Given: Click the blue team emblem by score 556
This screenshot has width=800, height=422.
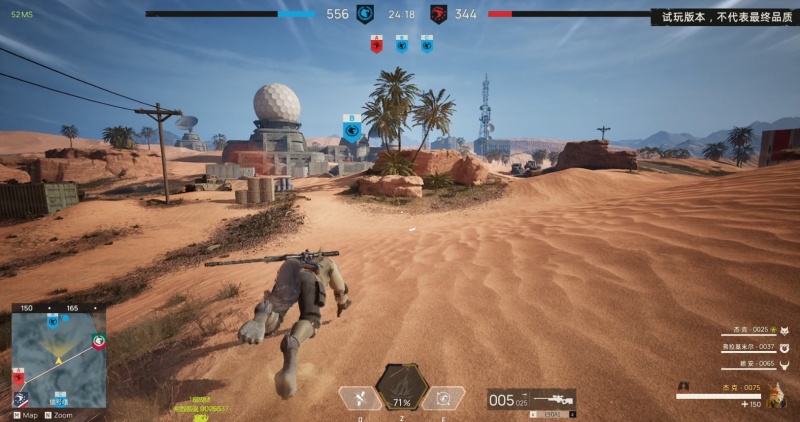Looking at the screenshot, I should 365,14.
